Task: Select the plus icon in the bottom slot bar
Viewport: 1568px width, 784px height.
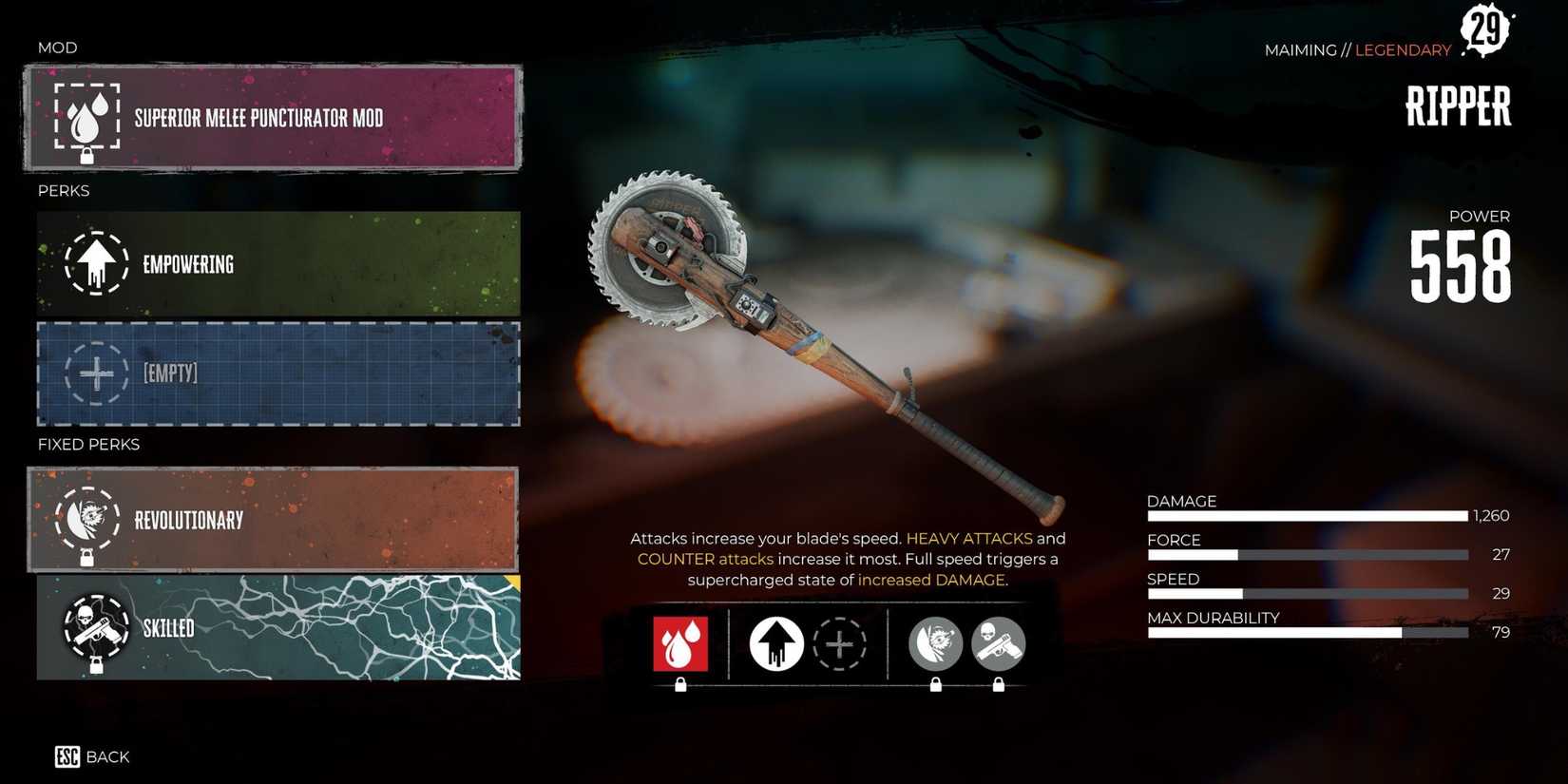Action: click(839, 643)
